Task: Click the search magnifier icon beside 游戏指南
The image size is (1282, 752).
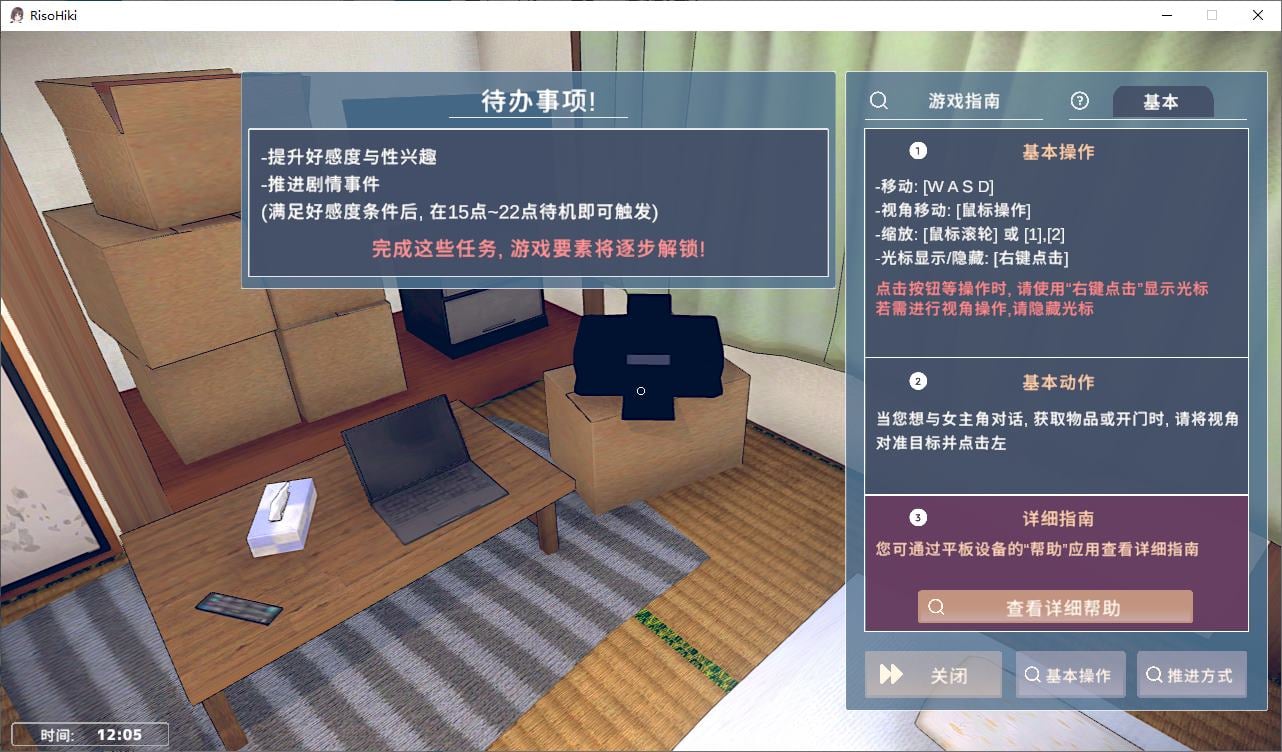Action: pyautogui.click(x=878, y=101)
